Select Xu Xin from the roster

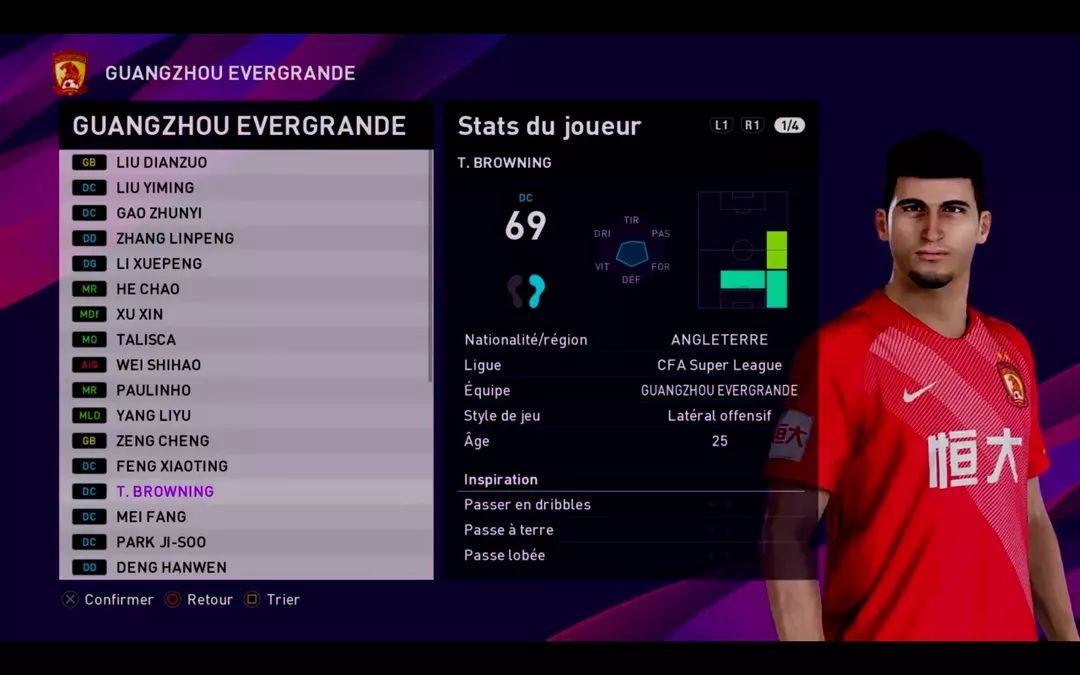point(245,314)
